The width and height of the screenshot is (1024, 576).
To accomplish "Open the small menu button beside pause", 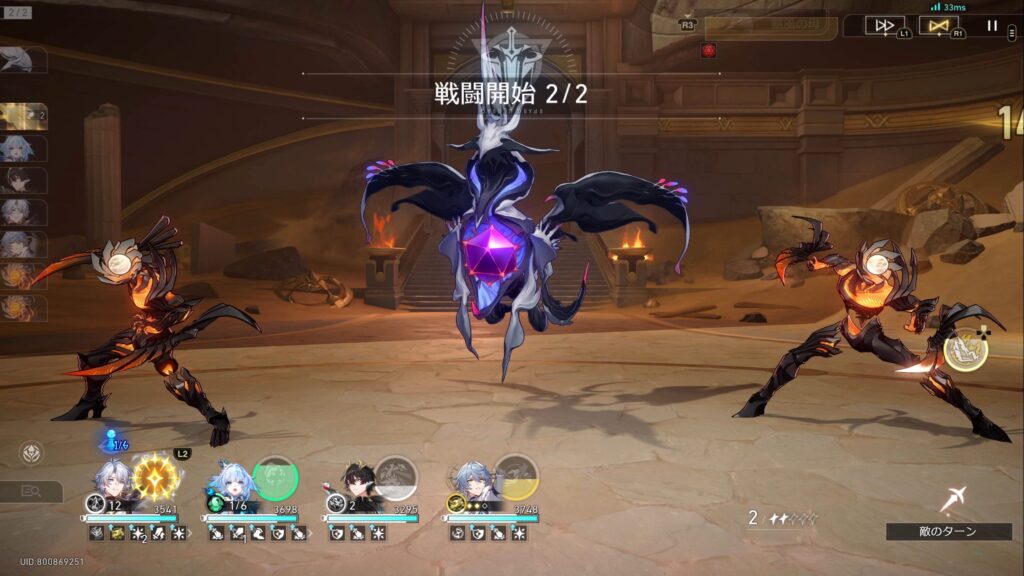I will pyautogui.click(x=1012, y=32).
